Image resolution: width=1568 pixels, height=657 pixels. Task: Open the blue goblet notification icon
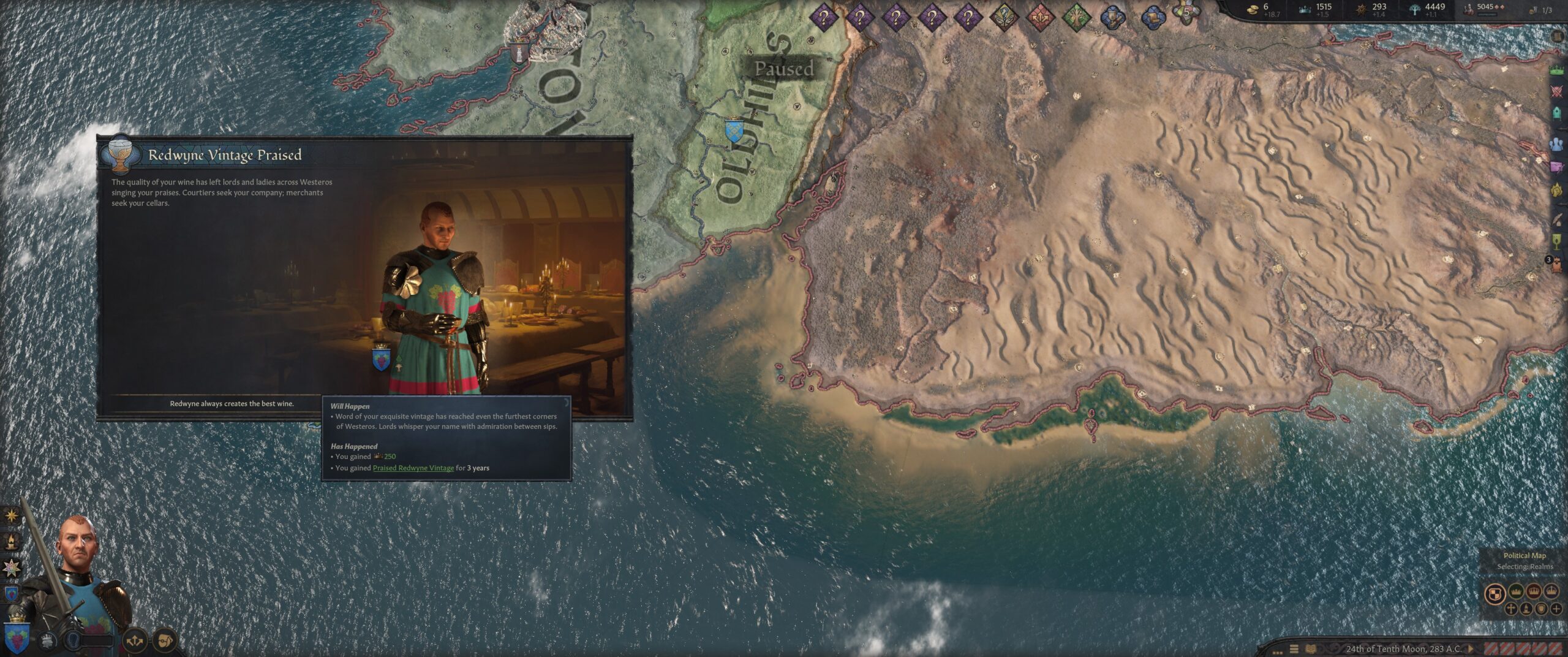click(x=1112, y=18)
